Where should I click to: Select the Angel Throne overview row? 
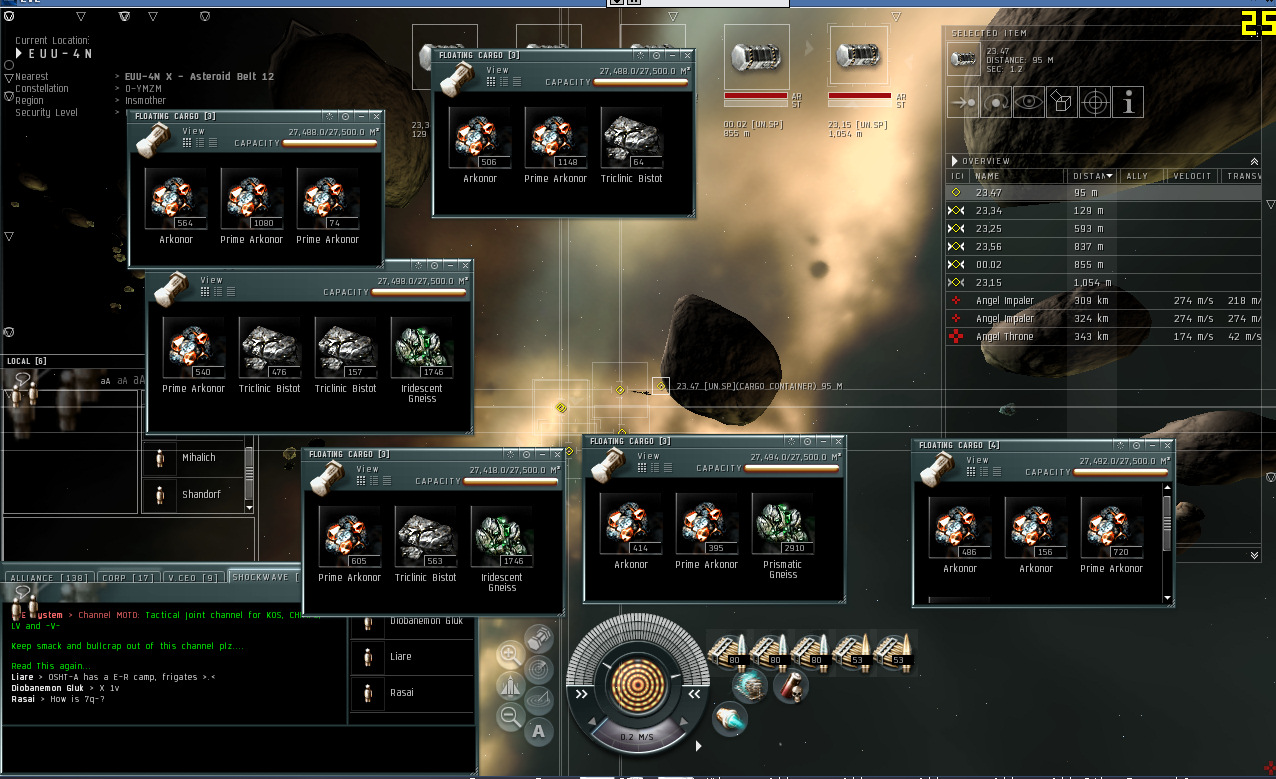point(1005,337)
